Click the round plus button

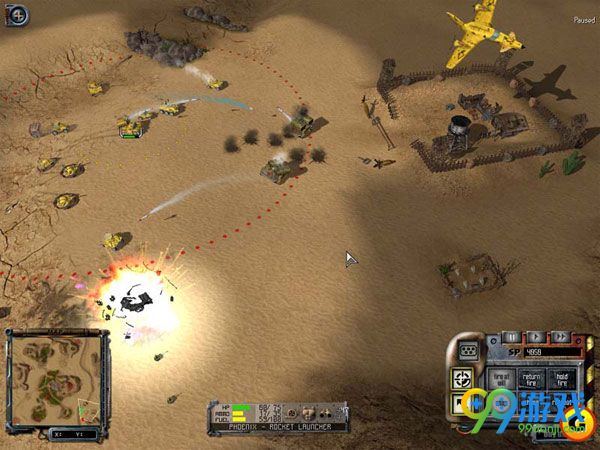(x=18, y=15)
